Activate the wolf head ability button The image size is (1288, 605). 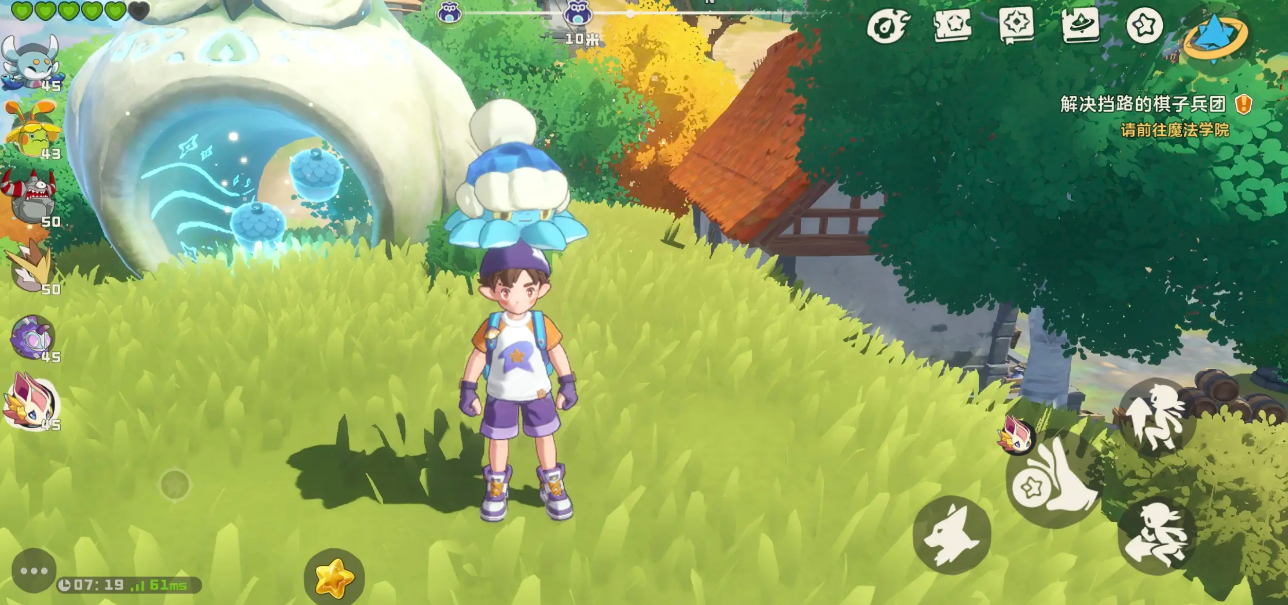951,535
